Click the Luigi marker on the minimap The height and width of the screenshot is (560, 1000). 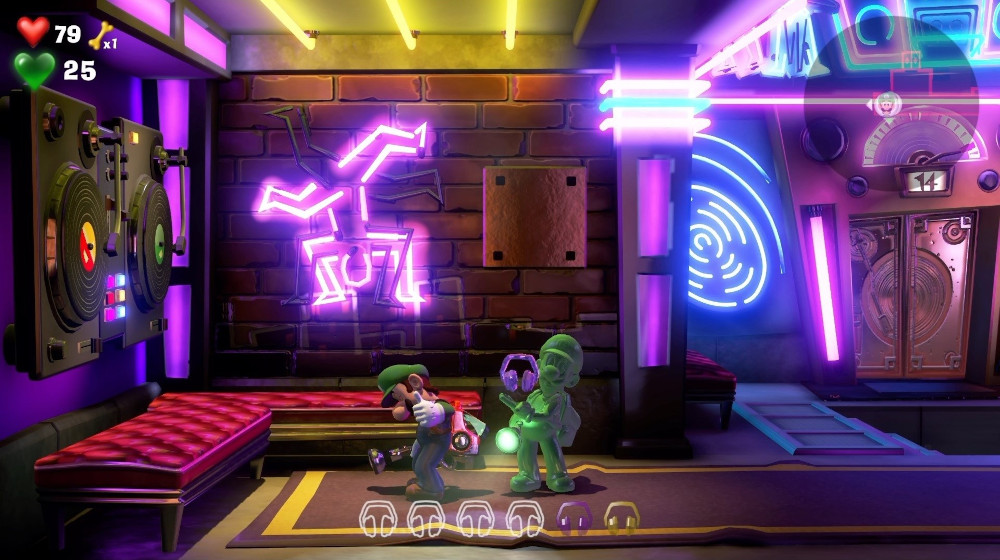pos(886,101)
